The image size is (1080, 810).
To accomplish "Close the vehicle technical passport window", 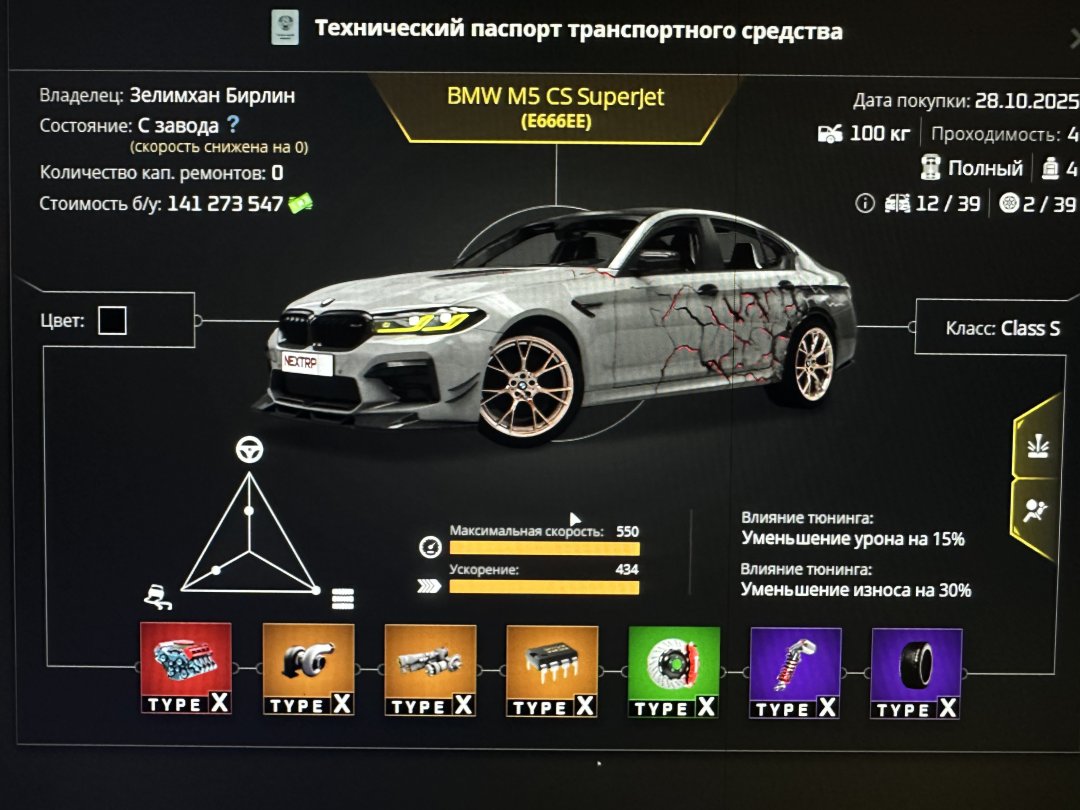I will coord(1074,40).
